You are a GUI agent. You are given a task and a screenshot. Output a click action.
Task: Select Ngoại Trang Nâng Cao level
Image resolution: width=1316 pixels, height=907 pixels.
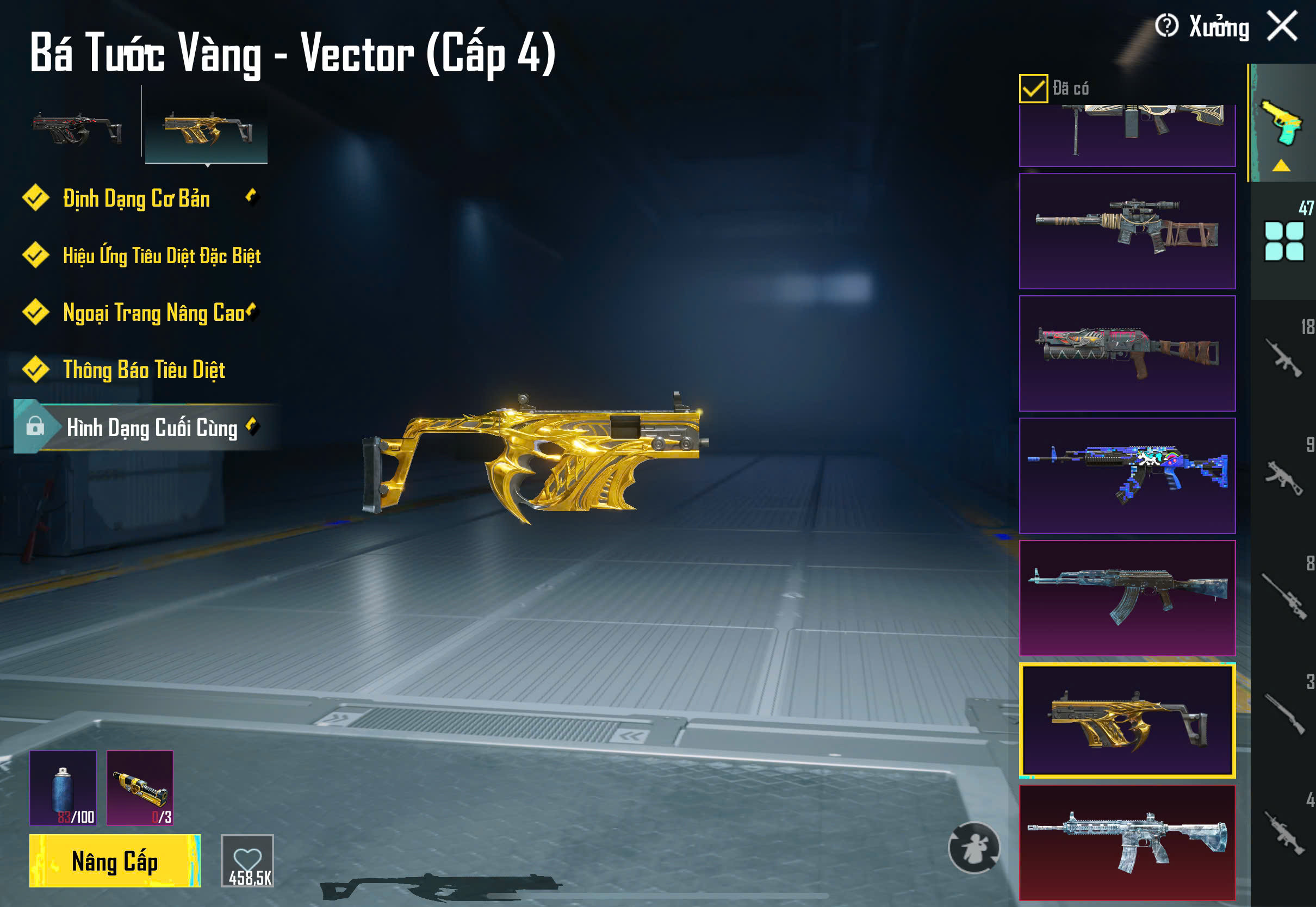pyautogui.click(x=153, y=313)
